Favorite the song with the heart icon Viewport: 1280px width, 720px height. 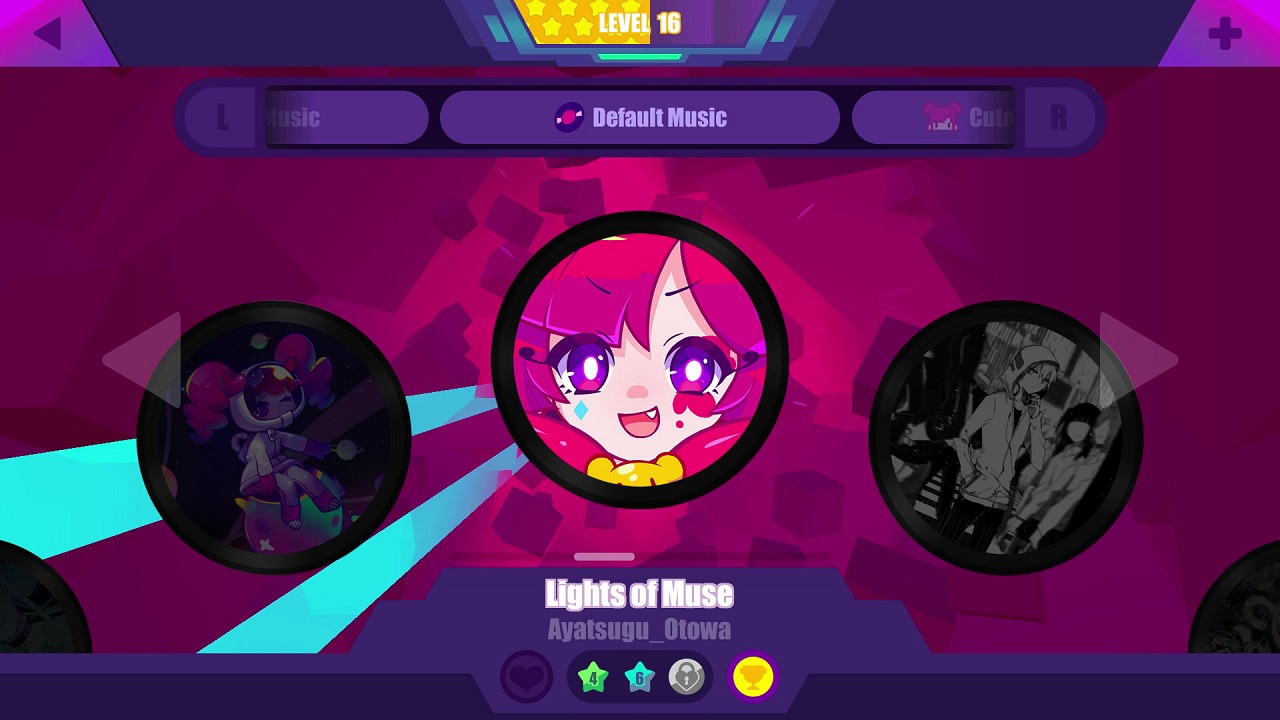click(527, 676)
